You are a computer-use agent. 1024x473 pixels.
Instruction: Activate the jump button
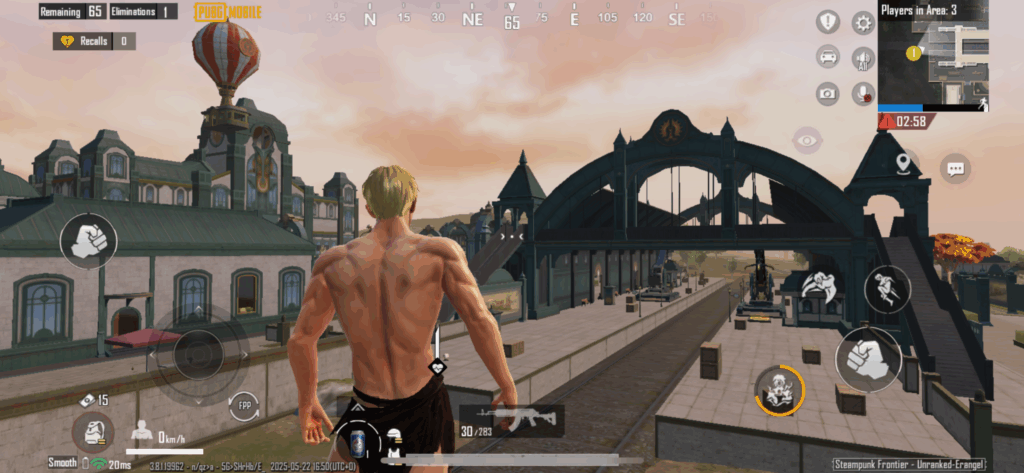coord(888,289)
